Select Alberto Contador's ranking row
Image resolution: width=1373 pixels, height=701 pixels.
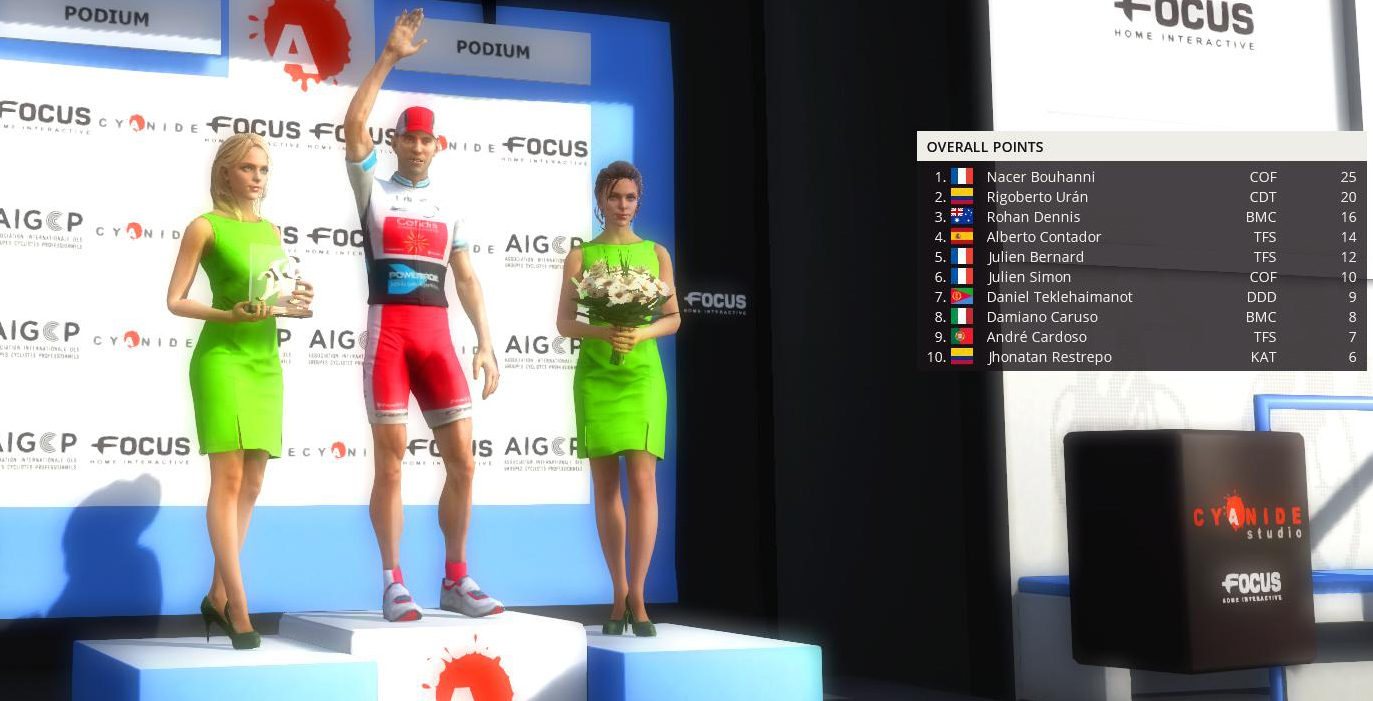click(x=1043, y=237)
